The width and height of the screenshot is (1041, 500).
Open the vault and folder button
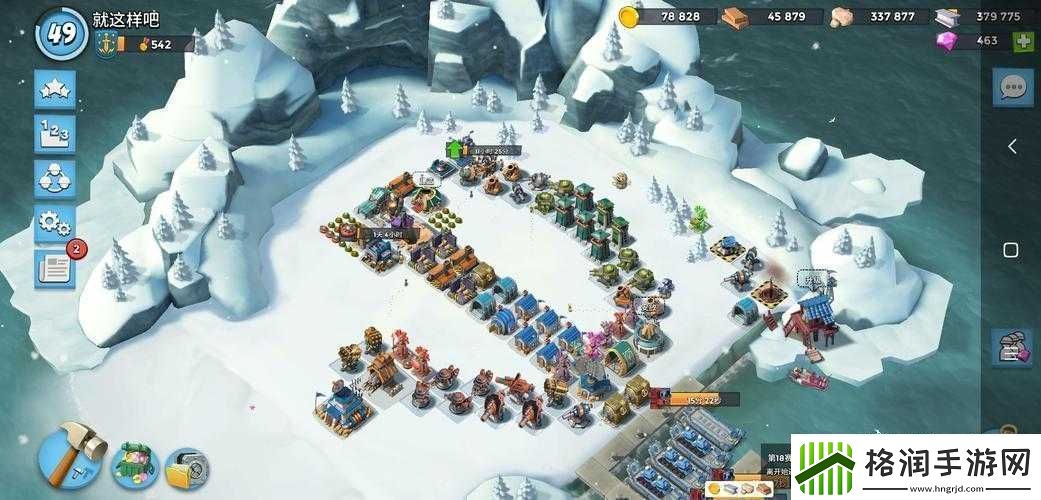186,467
